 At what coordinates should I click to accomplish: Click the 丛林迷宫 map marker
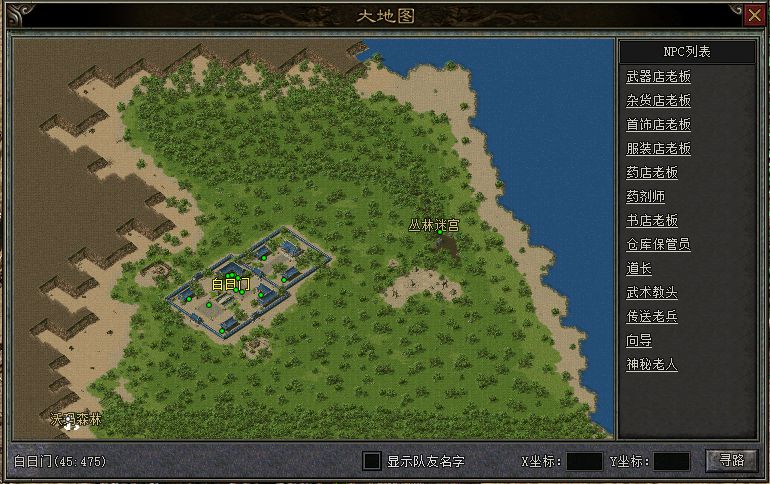[x=434, y=226]
